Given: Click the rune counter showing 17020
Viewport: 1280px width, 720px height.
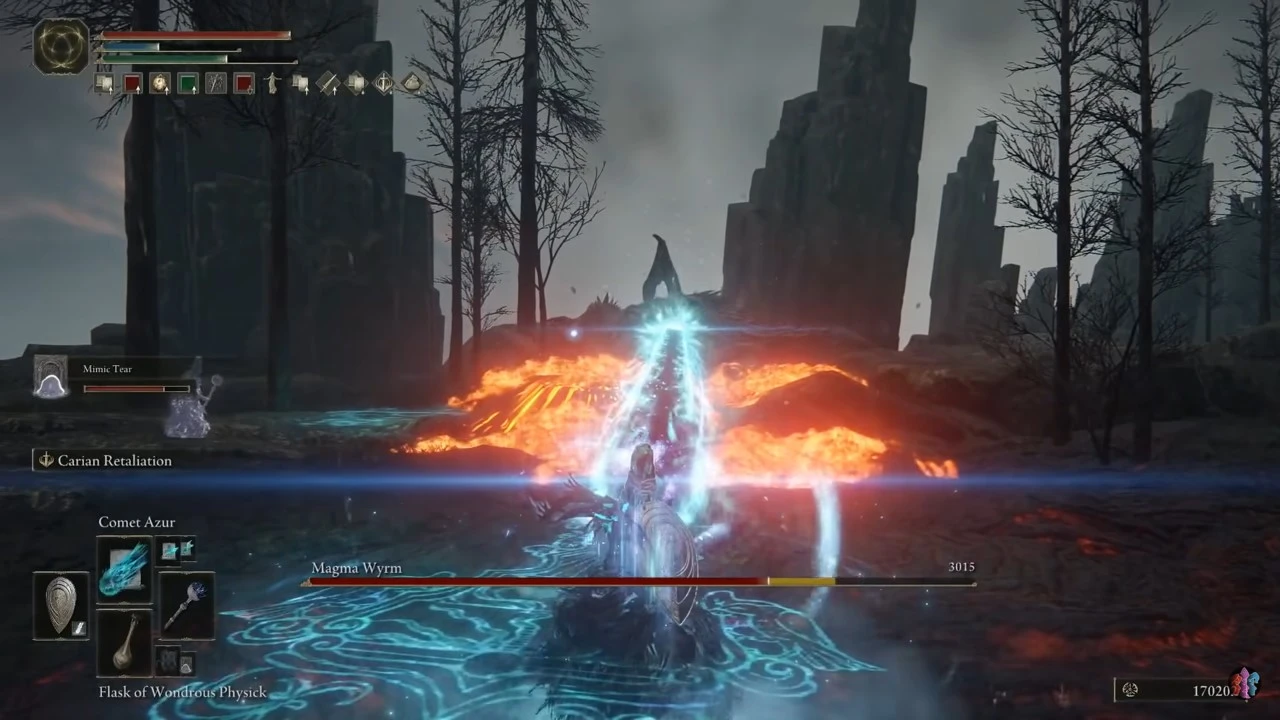Looking at the screenshot, I should click(1211, 690).
